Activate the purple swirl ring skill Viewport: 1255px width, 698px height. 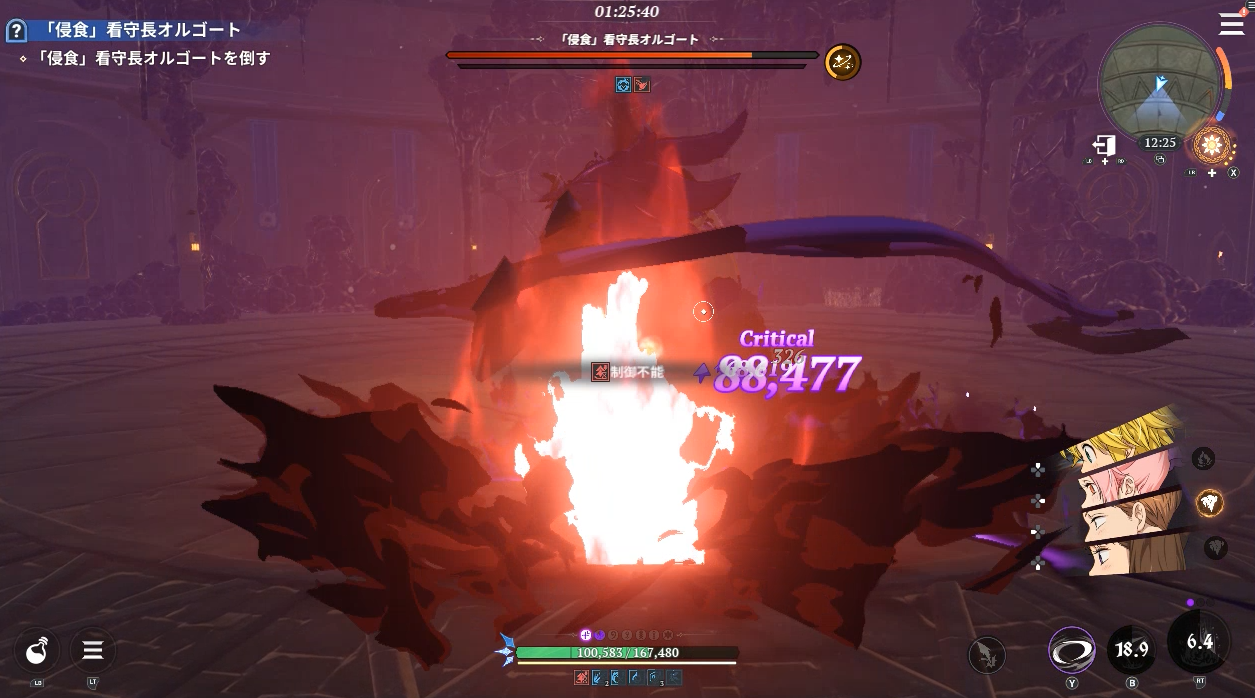1071,651
